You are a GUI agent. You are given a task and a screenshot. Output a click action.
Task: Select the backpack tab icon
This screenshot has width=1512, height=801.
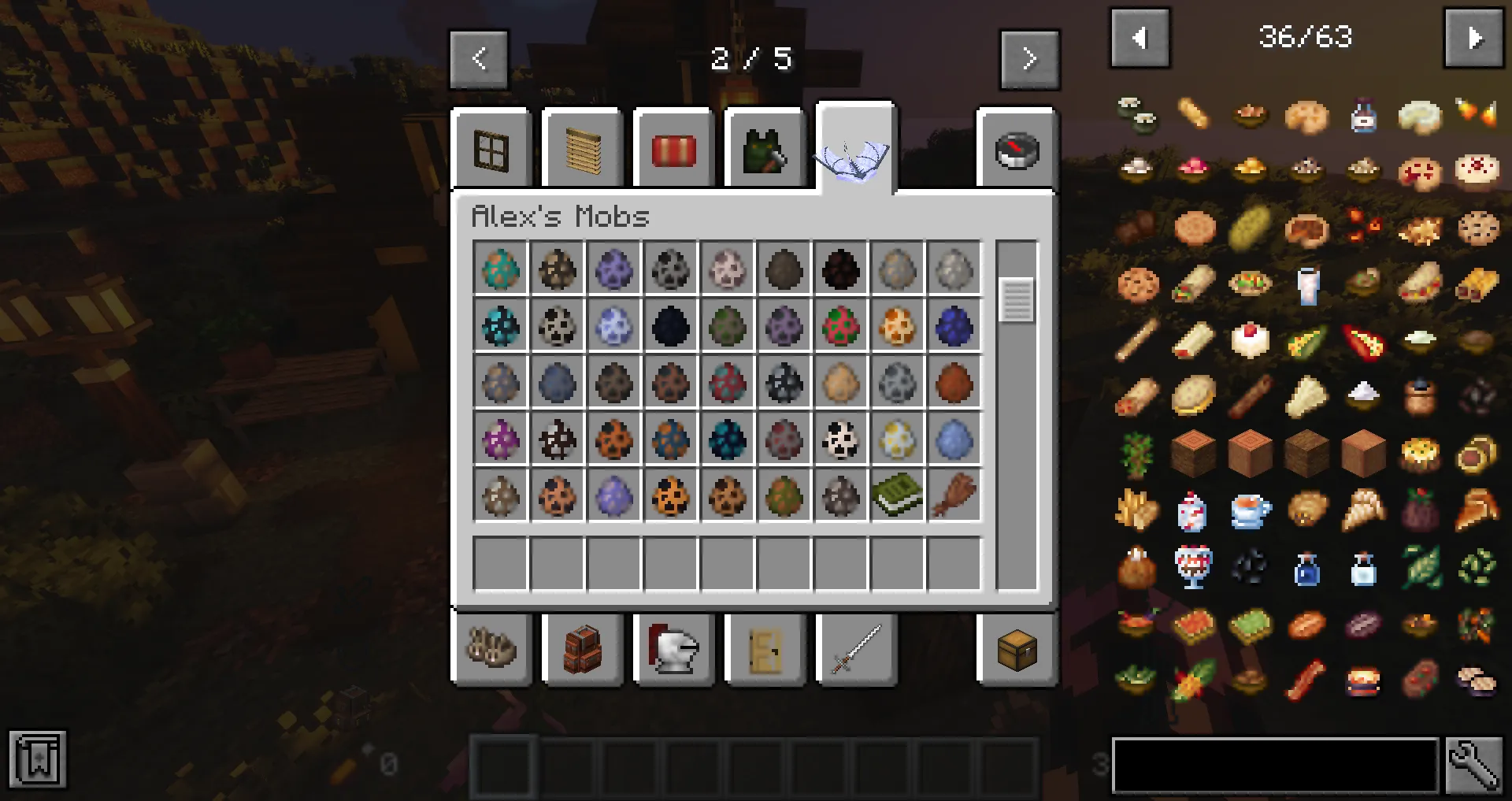[x=583, y=650]
